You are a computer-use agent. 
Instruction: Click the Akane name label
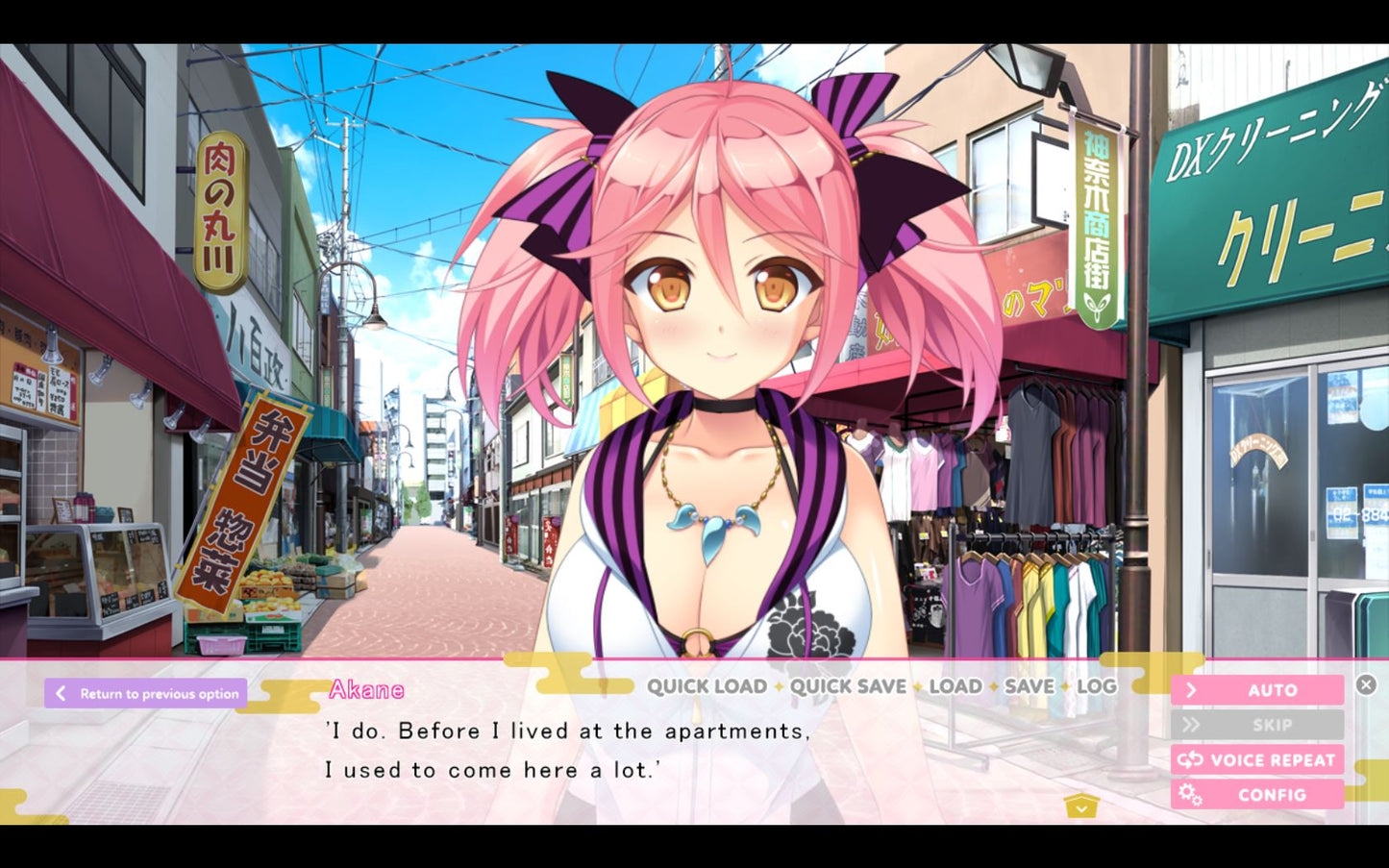tap(366, 688)
